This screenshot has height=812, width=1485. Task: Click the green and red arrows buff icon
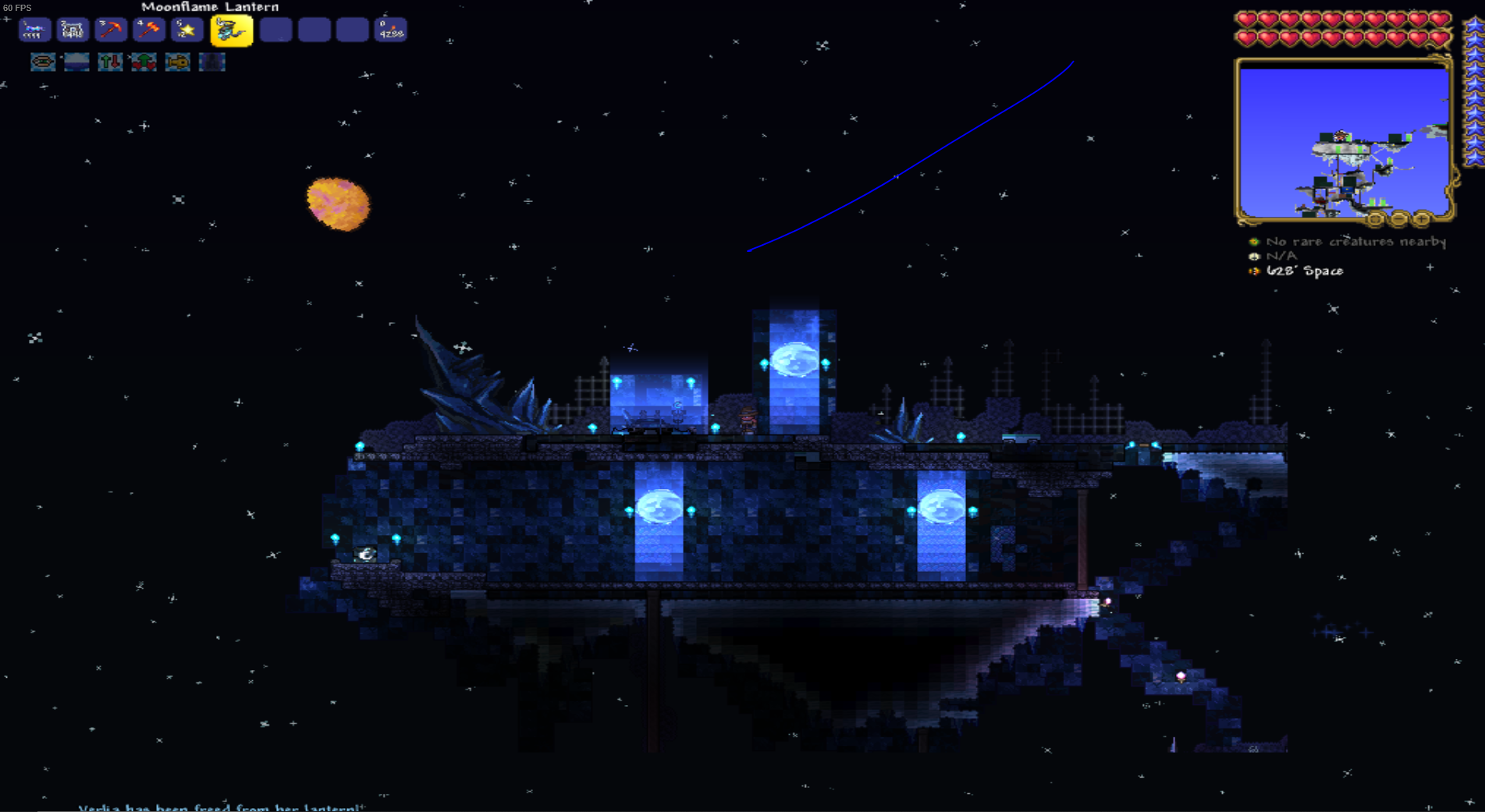pyautogui.click(x=110, y=62)
